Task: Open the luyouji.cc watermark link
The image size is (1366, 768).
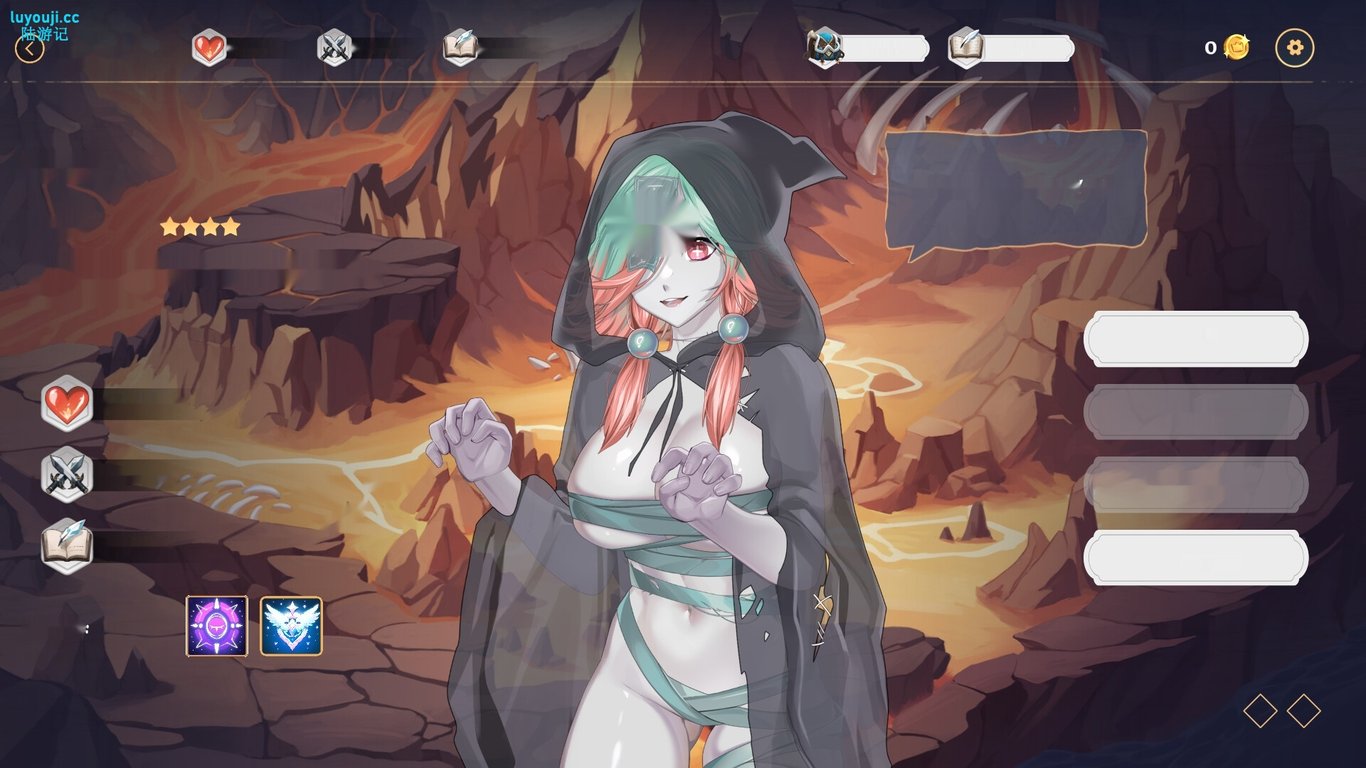Action: point(45,16)
